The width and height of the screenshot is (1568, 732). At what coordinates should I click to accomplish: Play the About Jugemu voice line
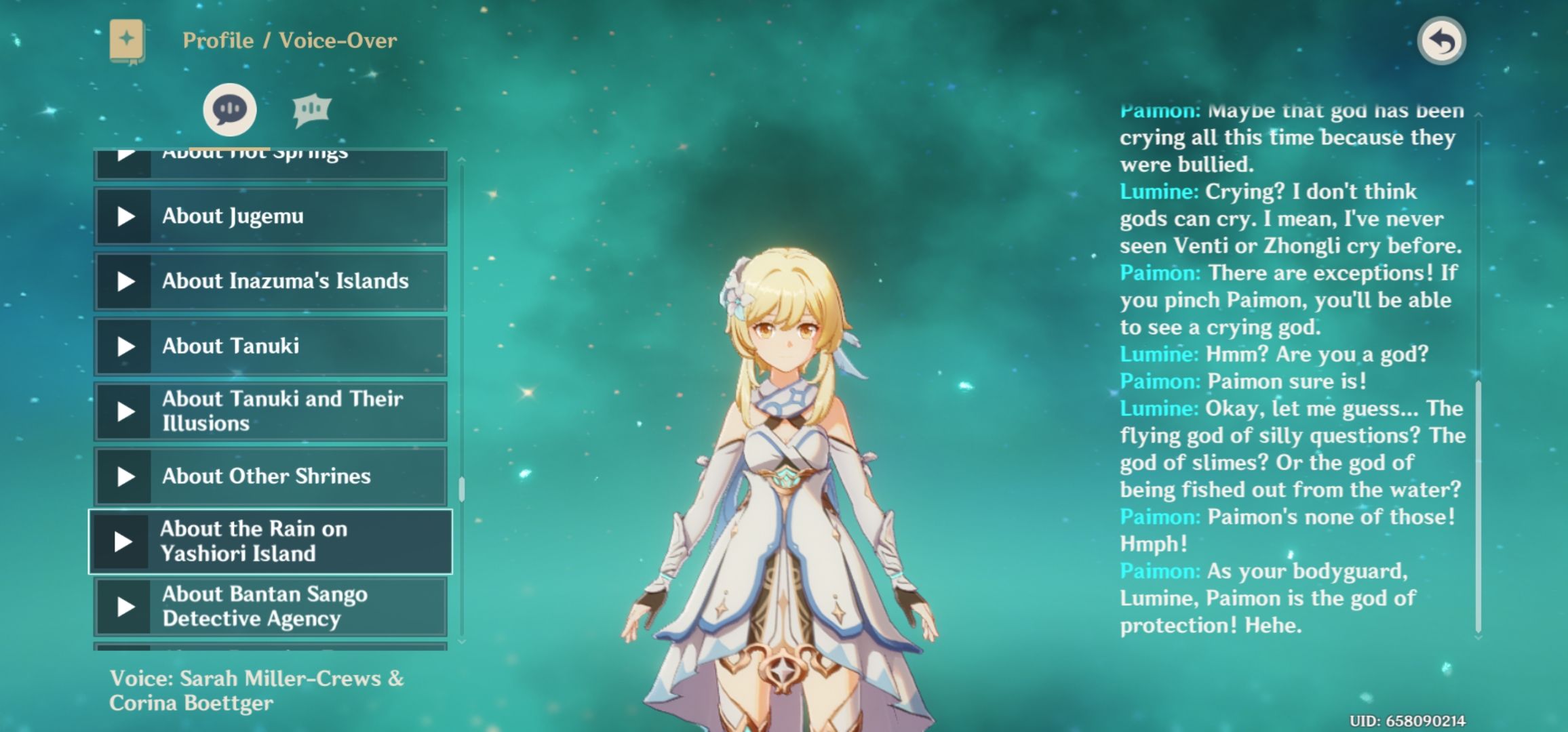point(126,217)
